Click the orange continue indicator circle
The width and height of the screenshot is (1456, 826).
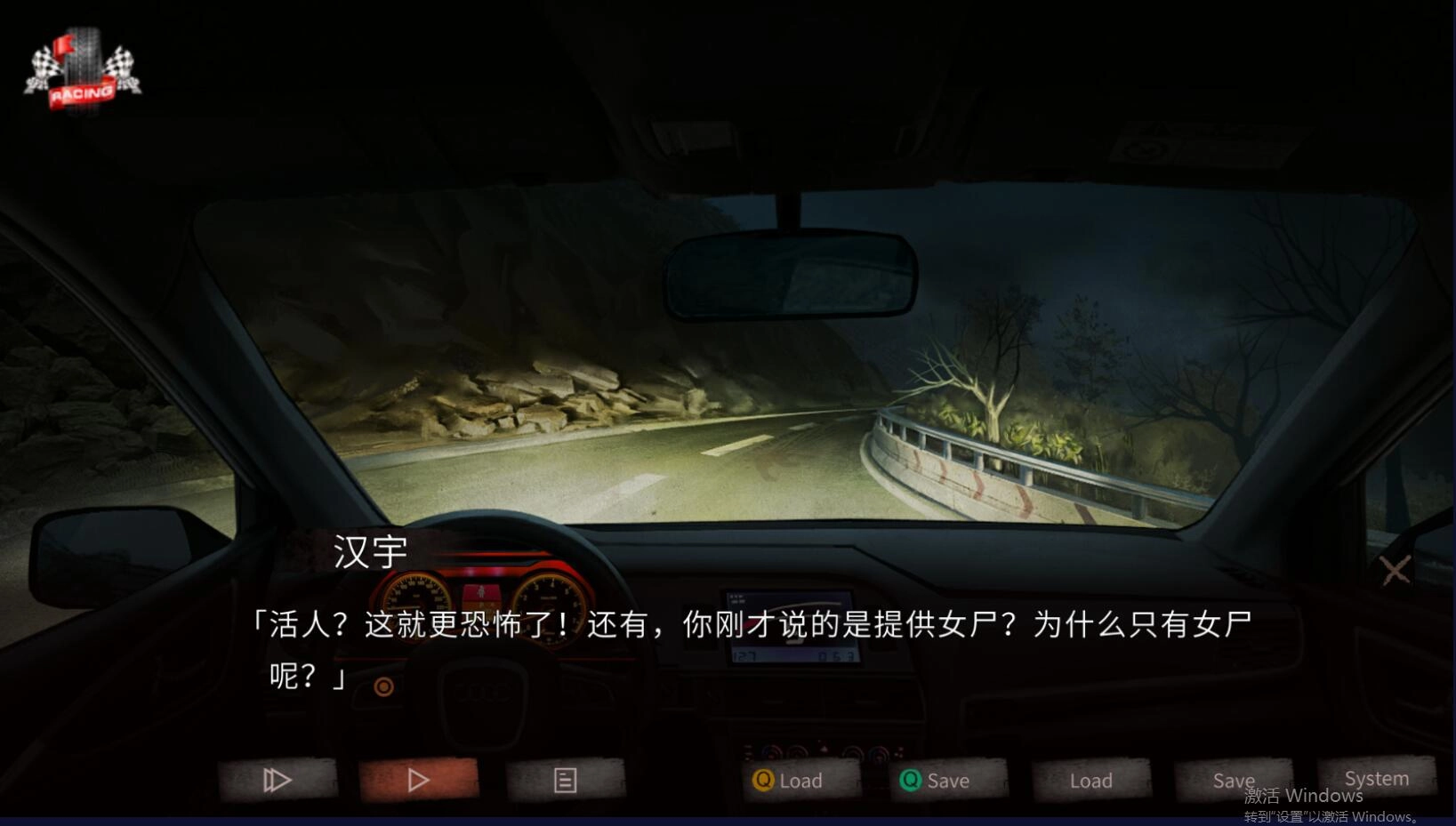click(x=386, y=686)
